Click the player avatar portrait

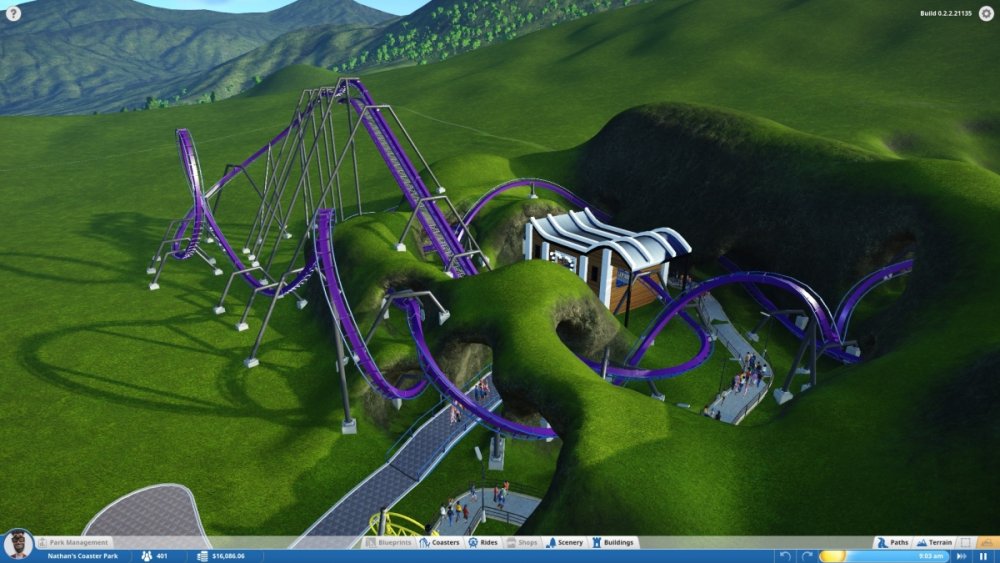tap(16, 545)
